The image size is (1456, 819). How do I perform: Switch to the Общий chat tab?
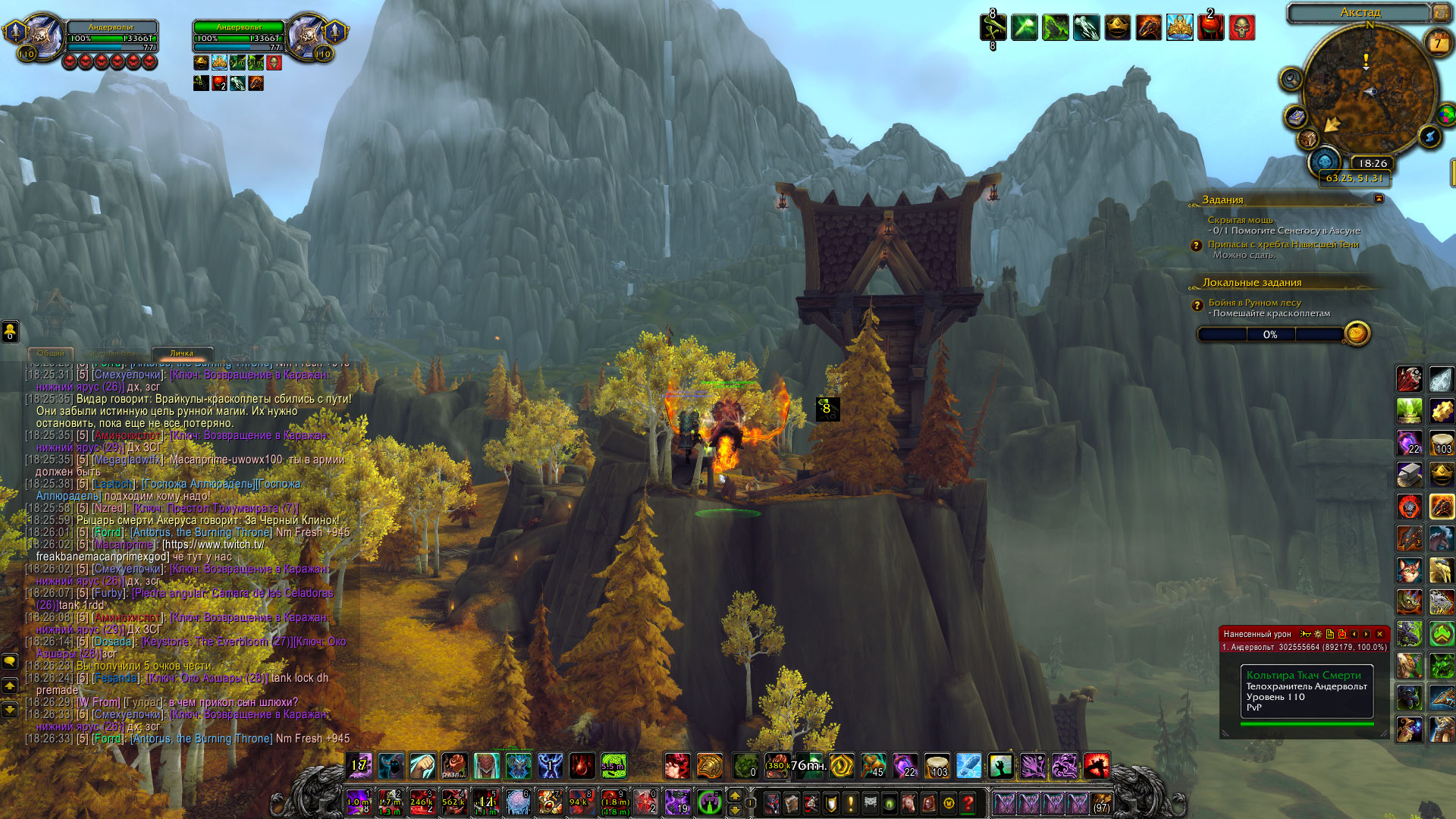coord(51,353)
